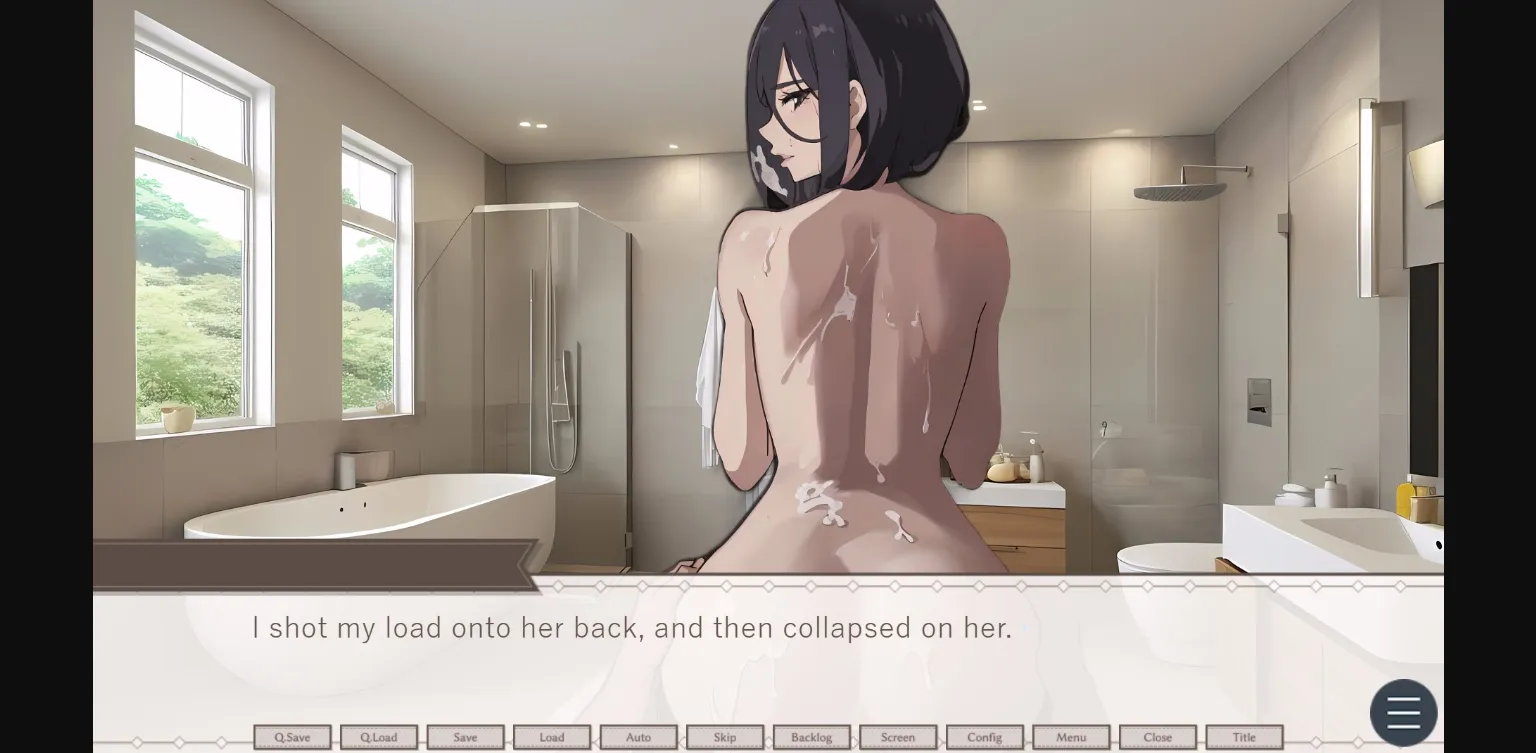Image resolution: width=1536 pixels, height=753 pixels.
Task: Open the Menu screen
Action: [1070, 737]
